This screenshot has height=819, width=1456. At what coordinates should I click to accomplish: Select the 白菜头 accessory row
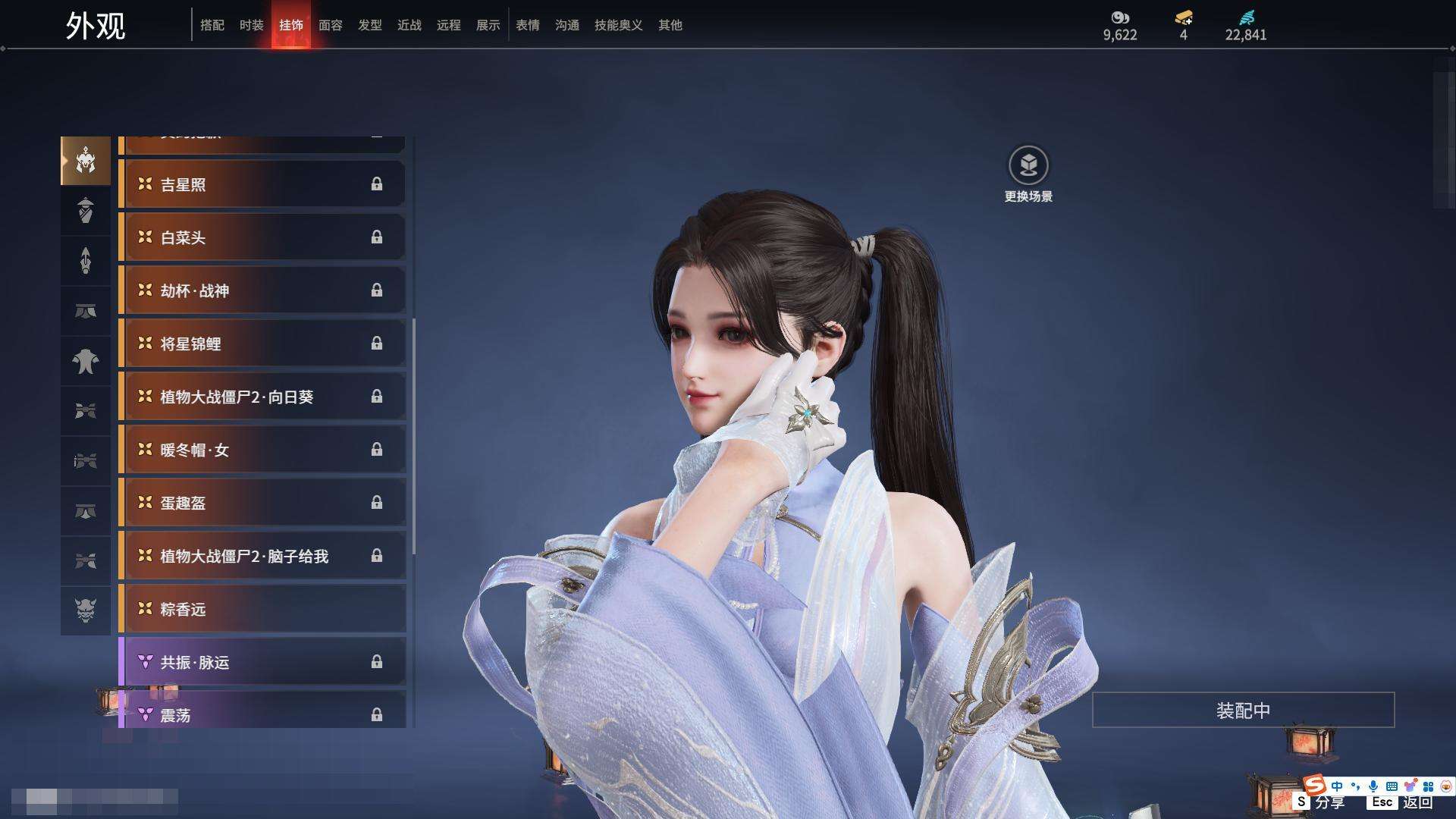[x=262, y=237]
